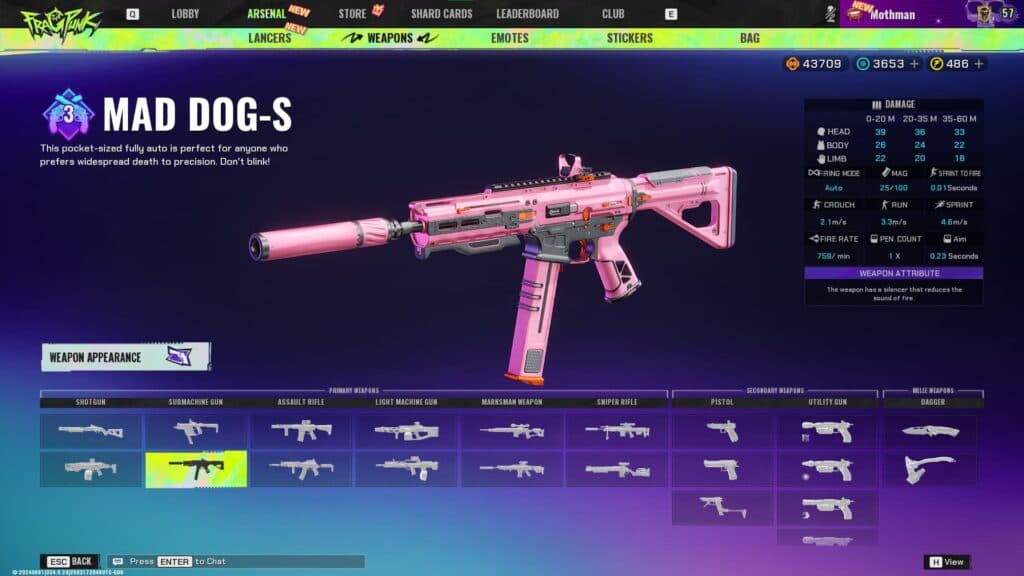Pick the top sniper rifle tile
This screenshot has width=1024, height=576.
(x=617, y=431)
